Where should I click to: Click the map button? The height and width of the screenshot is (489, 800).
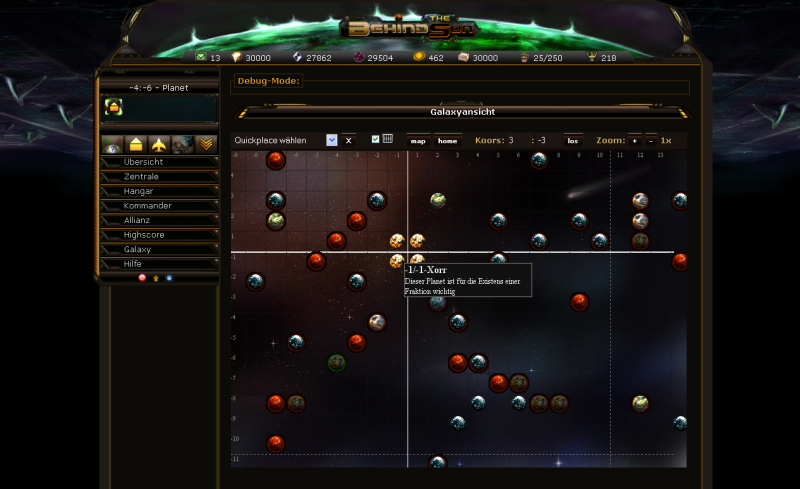tap(419, 141)
